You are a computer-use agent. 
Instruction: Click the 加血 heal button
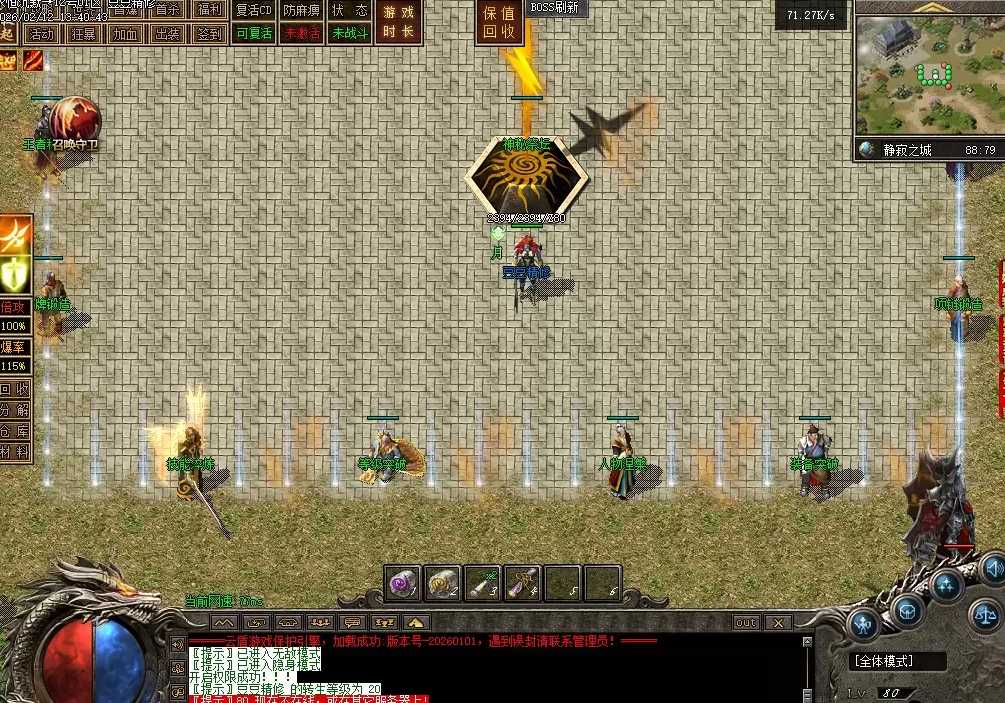(x=126, y=33)
